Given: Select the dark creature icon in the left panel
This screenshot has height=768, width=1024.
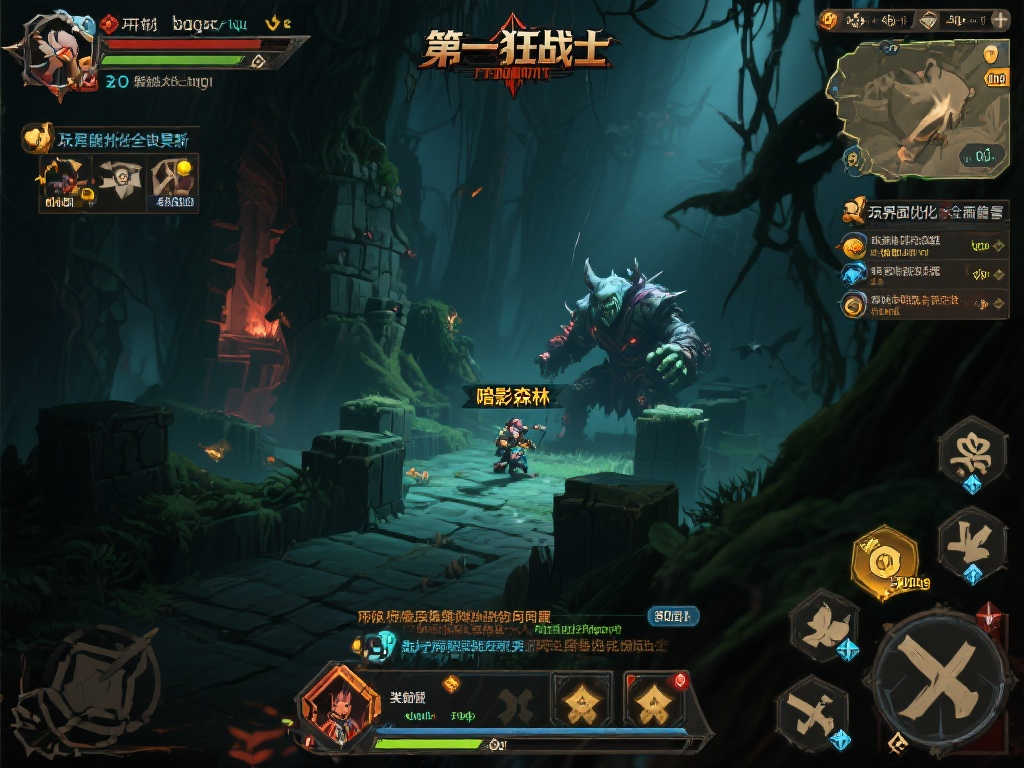Looking at the screenshot, I should pyautogui.click(x=63, y=182).
